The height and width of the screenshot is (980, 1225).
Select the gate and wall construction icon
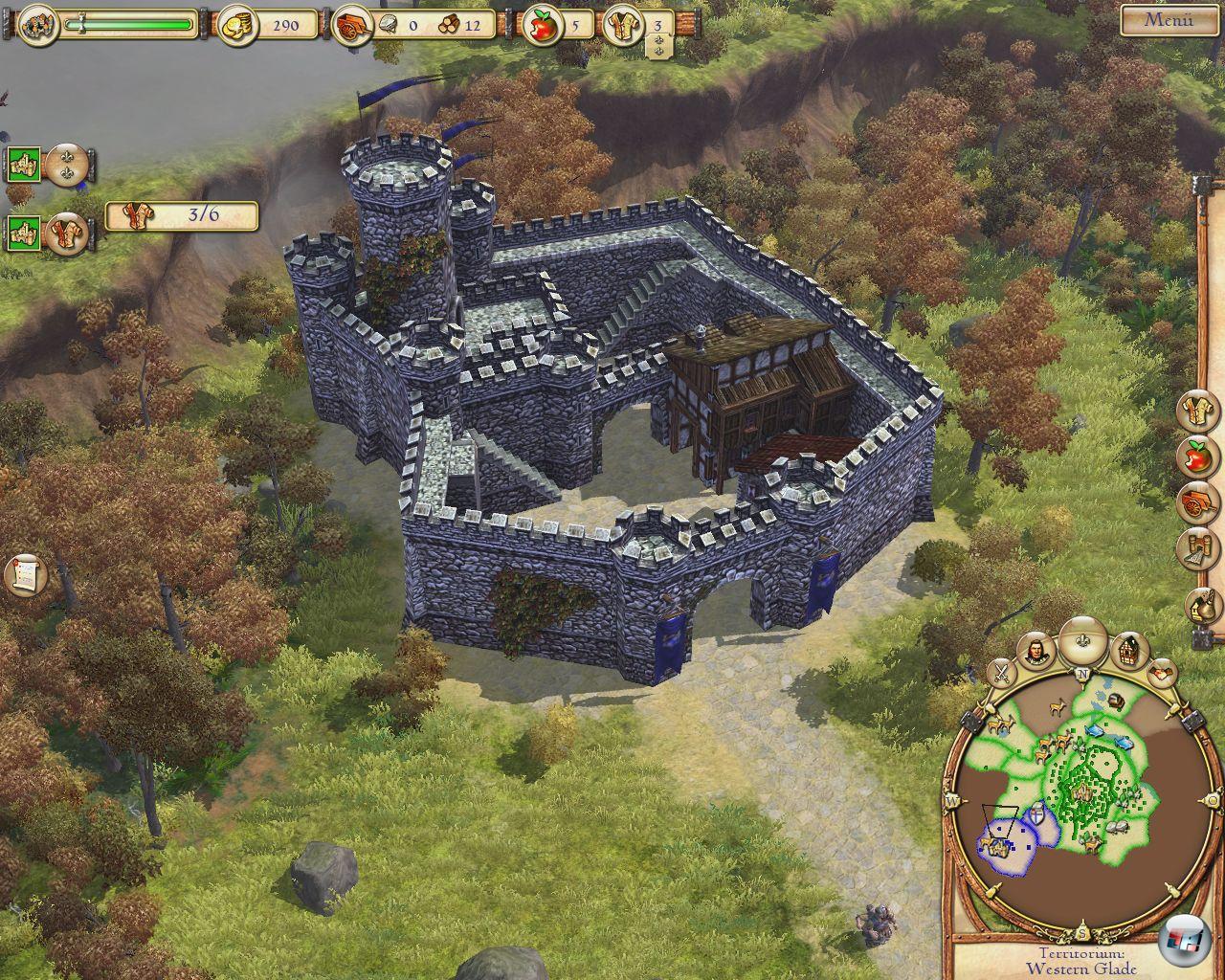[x=1196, y=547]
